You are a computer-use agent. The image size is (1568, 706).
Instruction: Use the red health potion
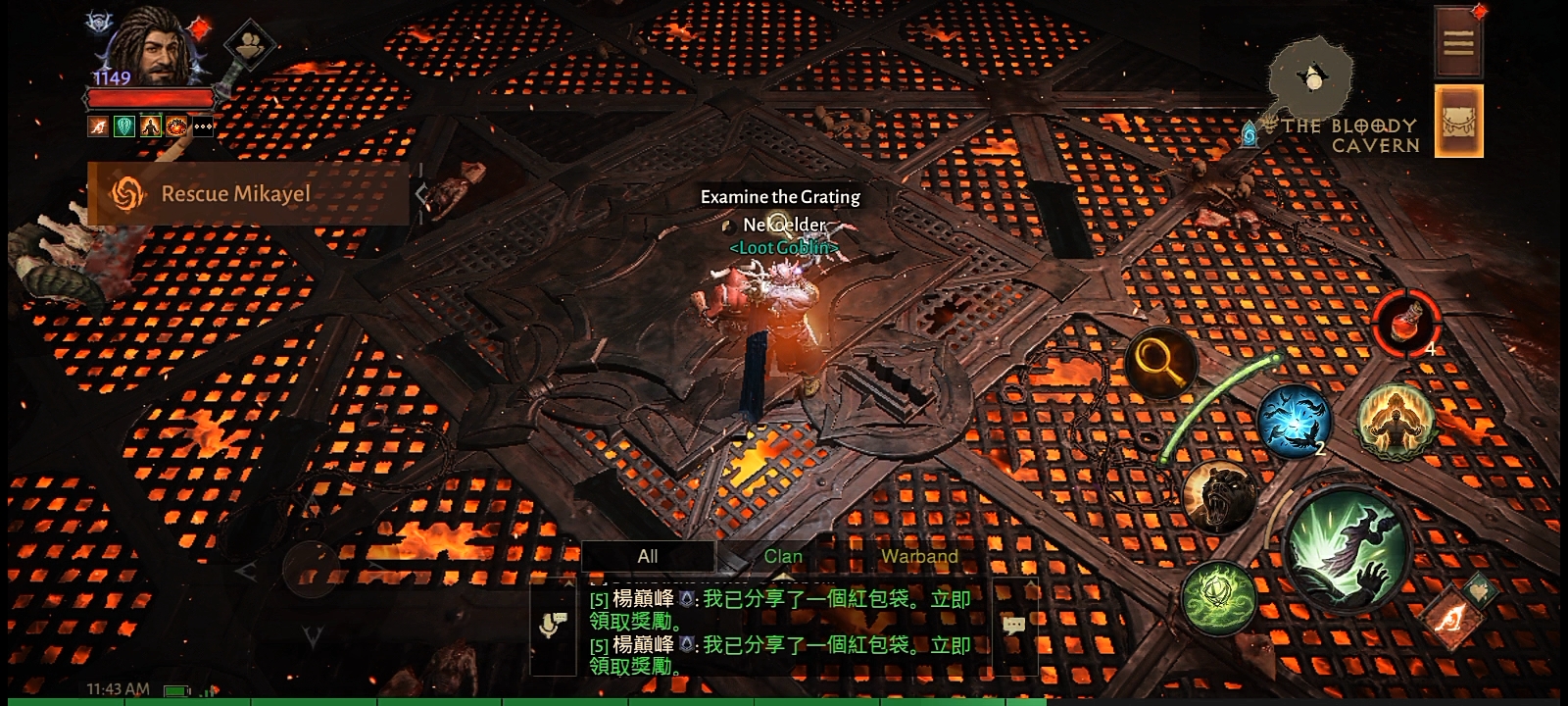(x=1405, y=323)
